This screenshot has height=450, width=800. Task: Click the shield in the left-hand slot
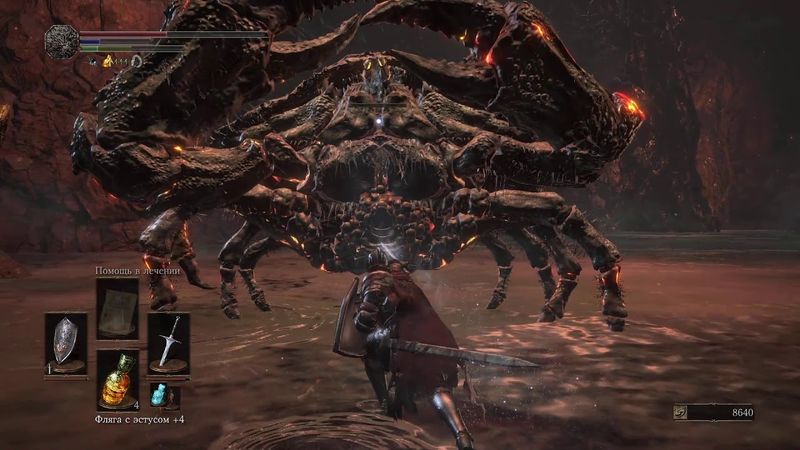coord(66,343)
